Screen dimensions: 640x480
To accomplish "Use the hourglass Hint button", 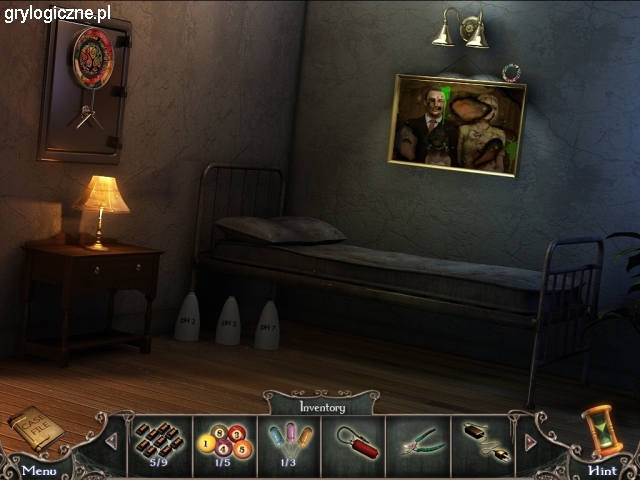I will pos(602,469).
